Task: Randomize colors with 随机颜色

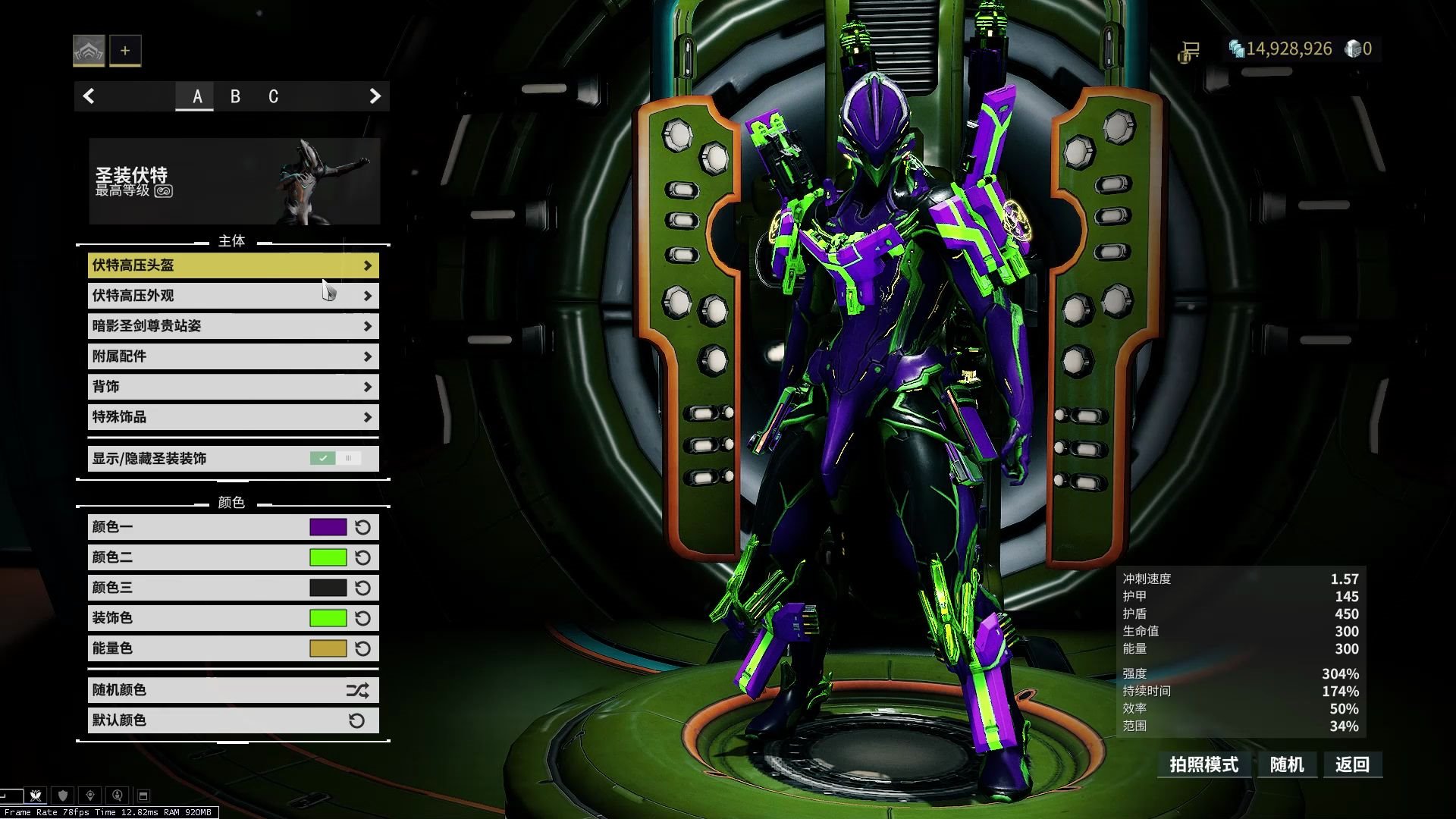Action: pos(233,690)
